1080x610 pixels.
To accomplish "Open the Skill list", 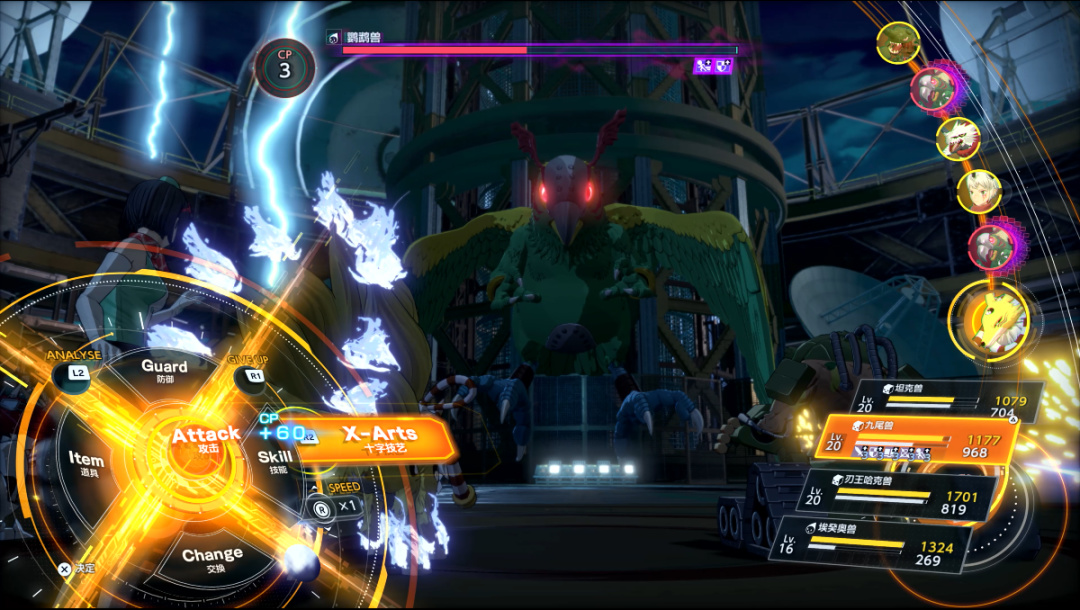I will (275, 460).
